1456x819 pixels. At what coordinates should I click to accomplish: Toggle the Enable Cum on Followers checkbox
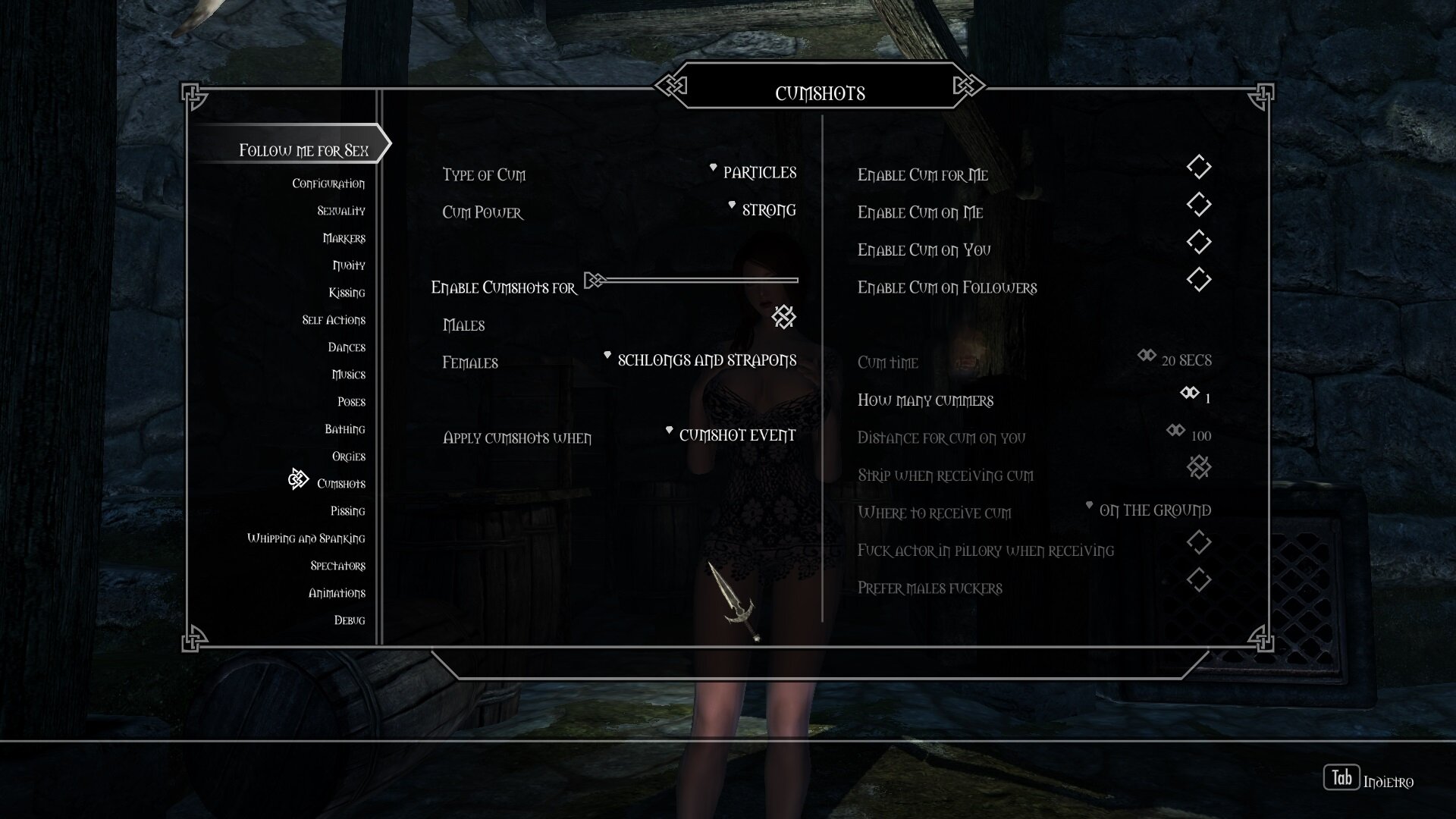coord(1198,280)
